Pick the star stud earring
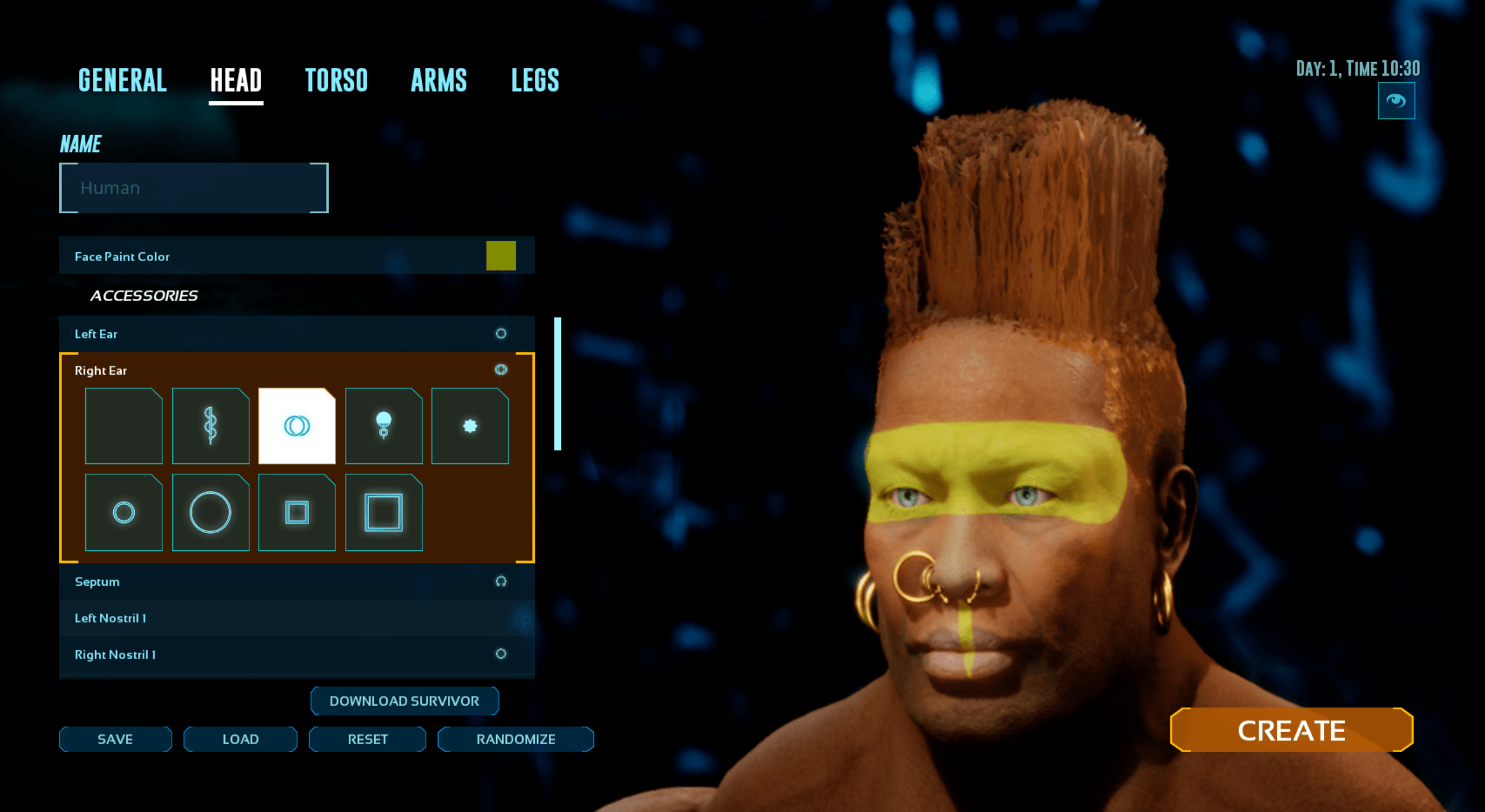Screen dimensions: 1485x812 470,426
